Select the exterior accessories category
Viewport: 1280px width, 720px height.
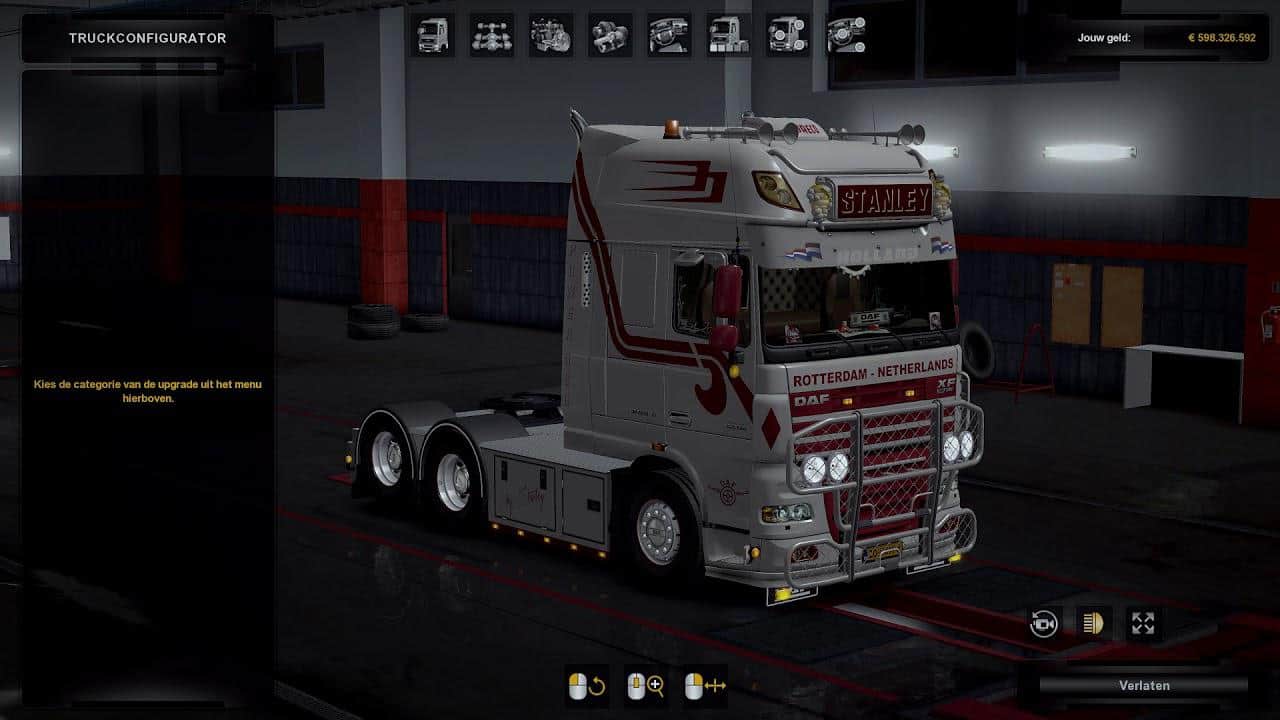[787, 35]
